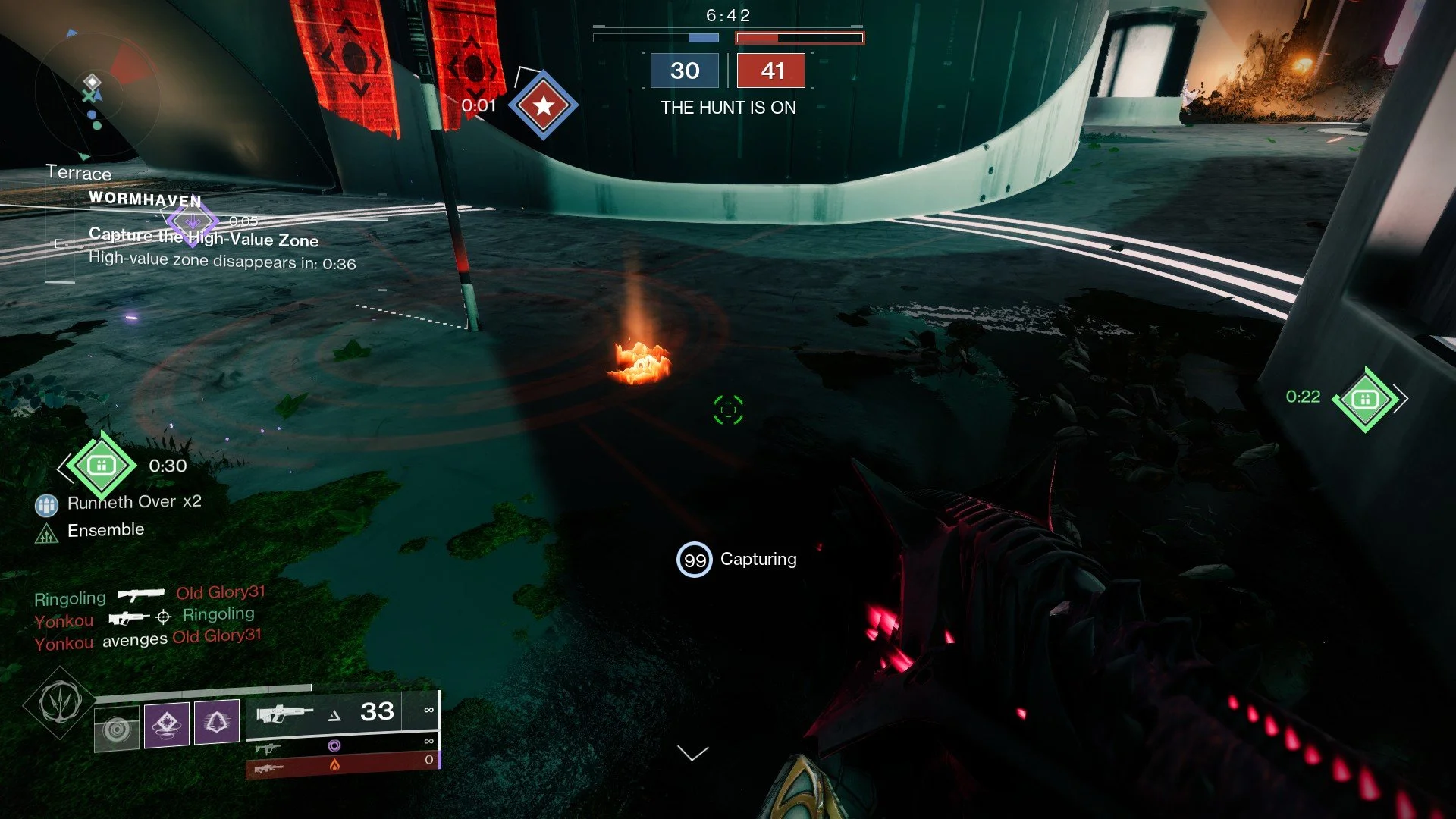
Task: Click the Capturing progress circle
Action: click(x=694, y=560)
